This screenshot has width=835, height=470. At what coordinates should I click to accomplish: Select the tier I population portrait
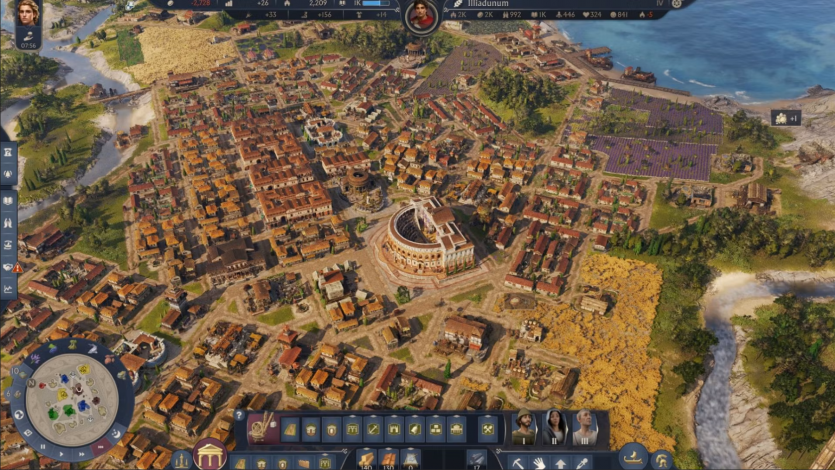[x=522, y=427]
